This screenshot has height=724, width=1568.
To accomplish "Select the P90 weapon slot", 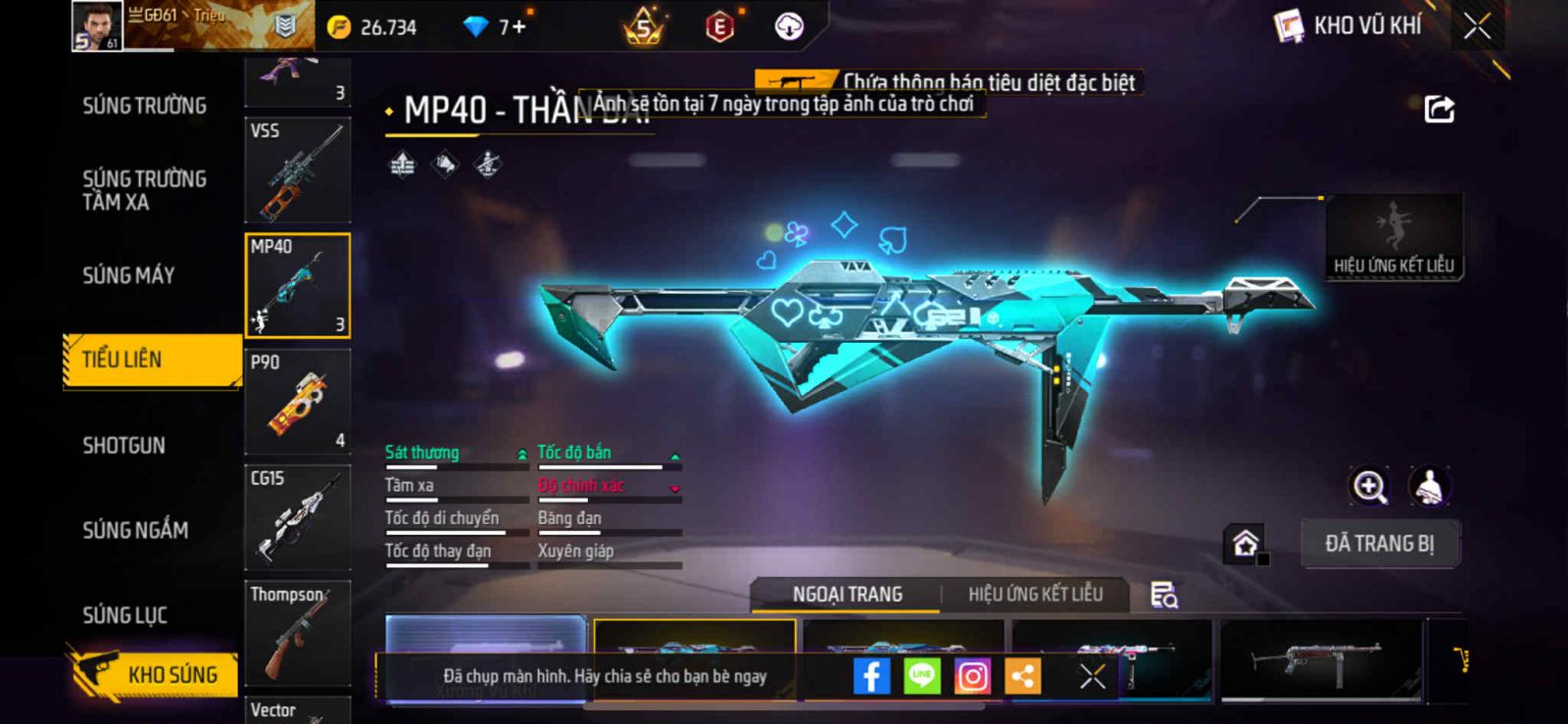I will [298, 402].
